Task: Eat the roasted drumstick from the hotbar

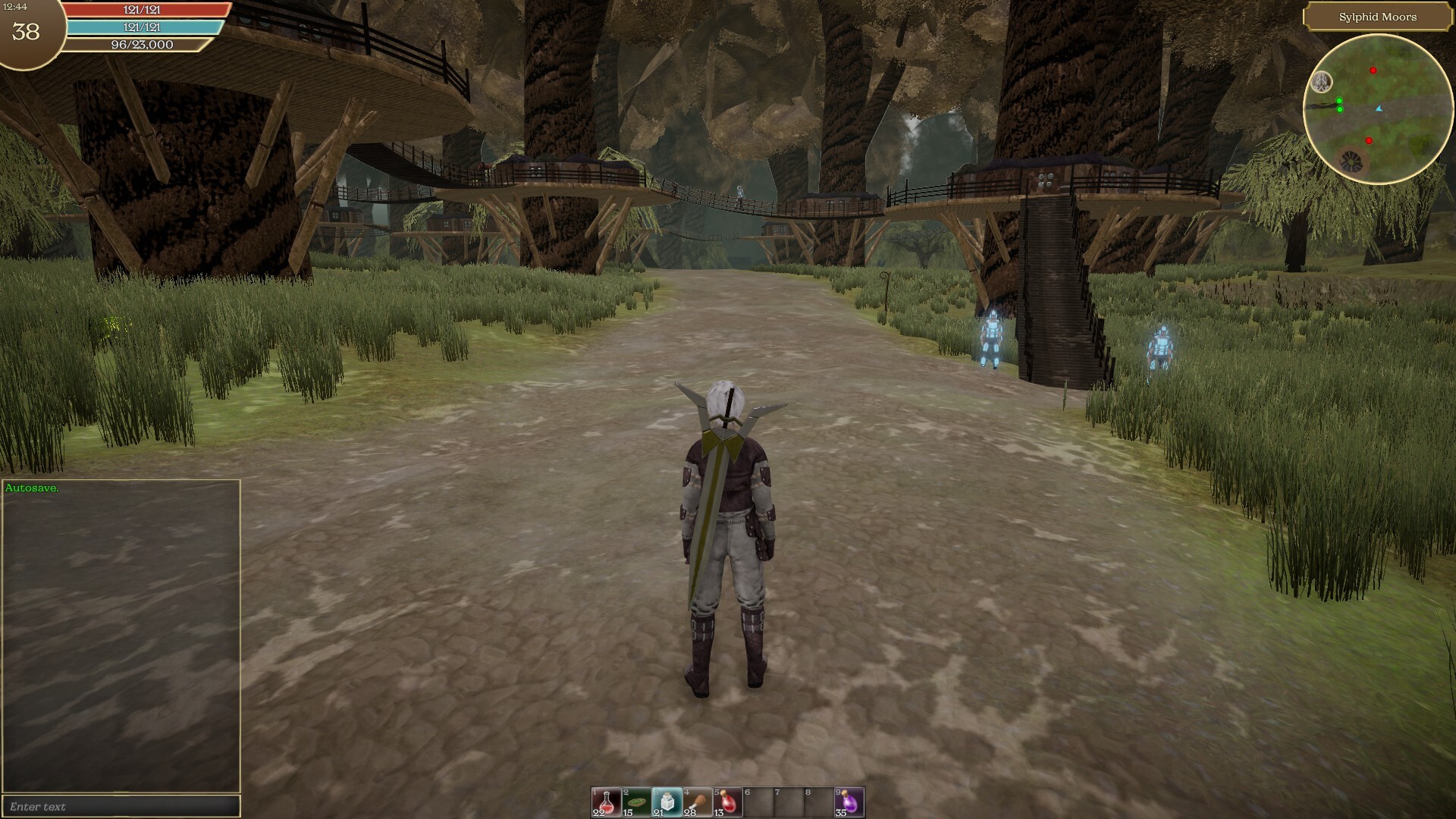Action: 697,802
